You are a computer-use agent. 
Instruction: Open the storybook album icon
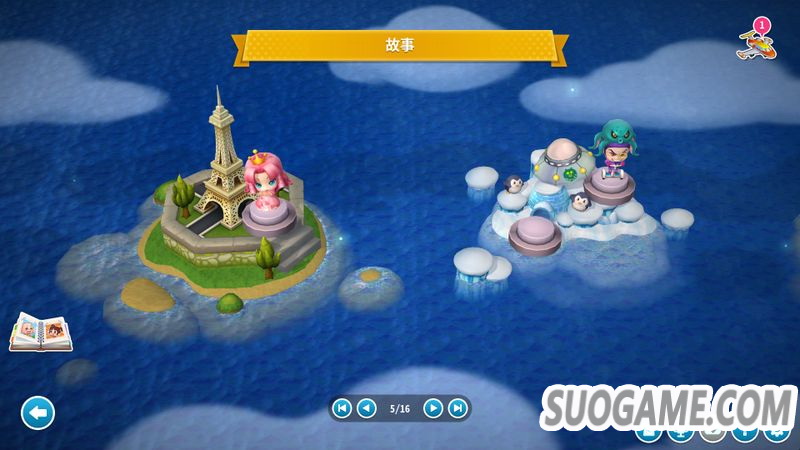pyautogui.click(x=40, y=333)
